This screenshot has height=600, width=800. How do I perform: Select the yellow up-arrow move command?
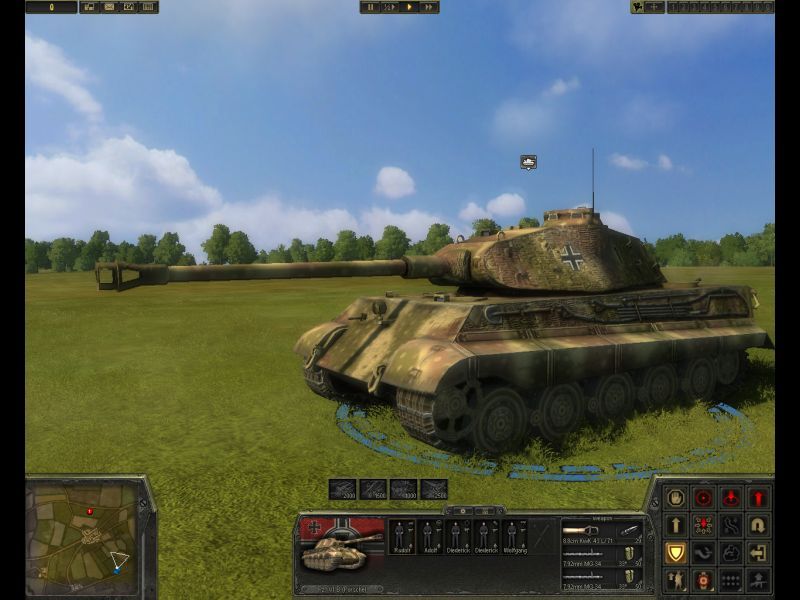pyautogui.click(x=676, y=525)
